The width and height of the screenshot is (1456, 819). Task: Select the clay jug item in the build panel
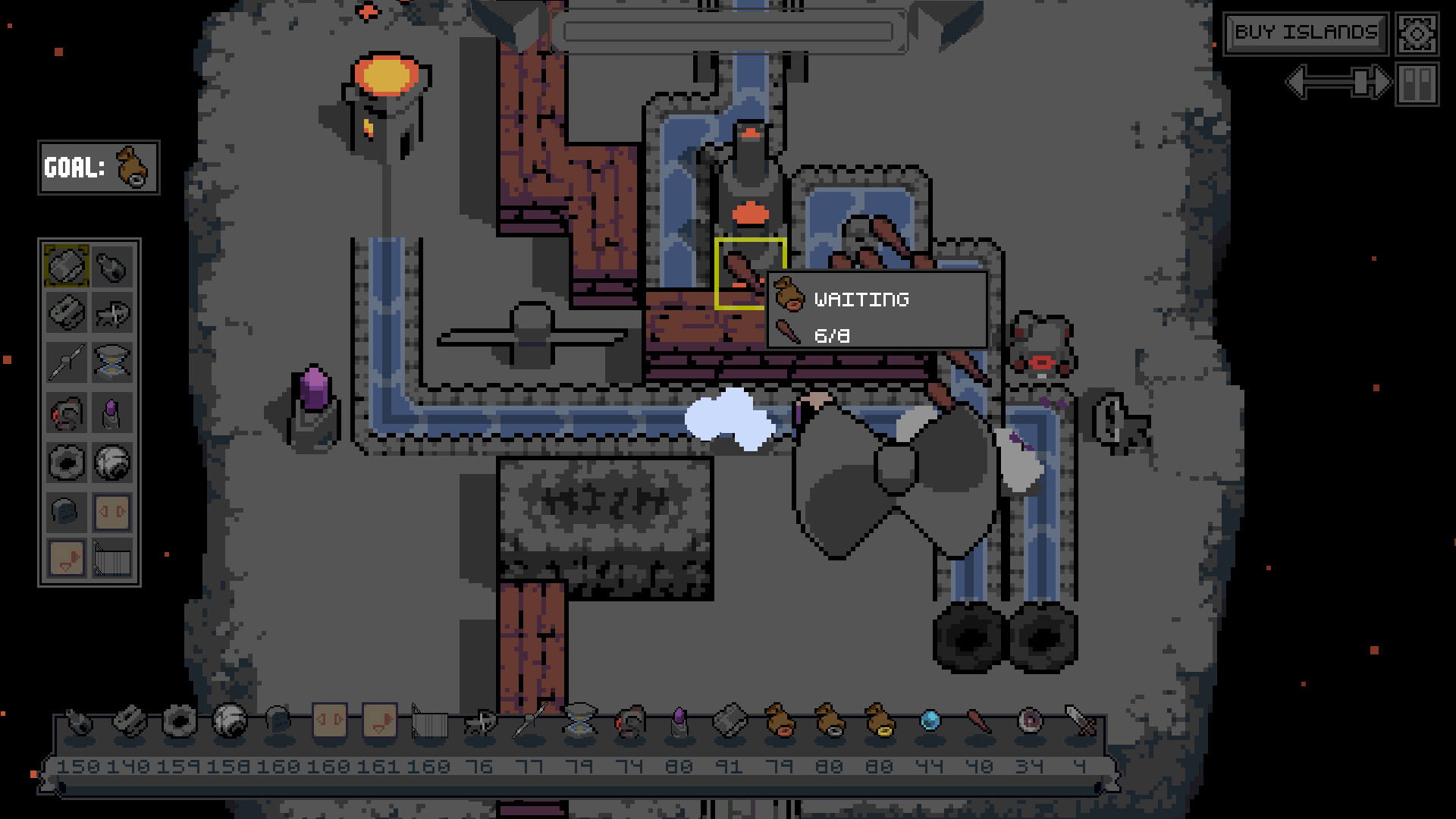[x=111, y=267]
